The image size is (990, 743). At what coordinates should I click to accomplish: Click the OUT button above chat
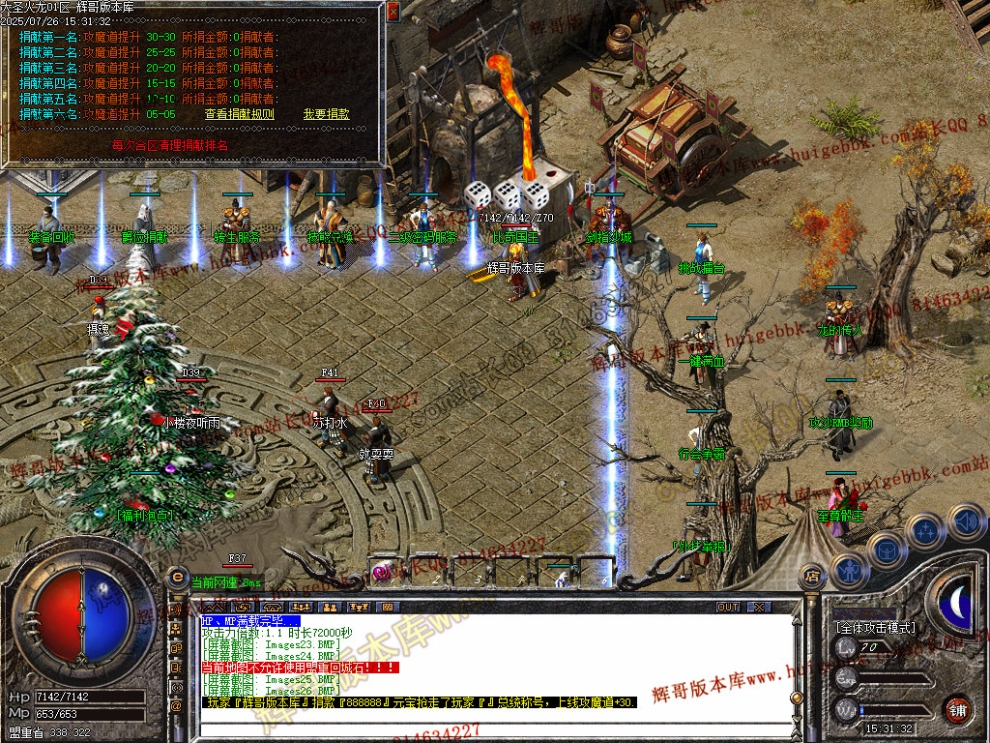click(728, 607)
